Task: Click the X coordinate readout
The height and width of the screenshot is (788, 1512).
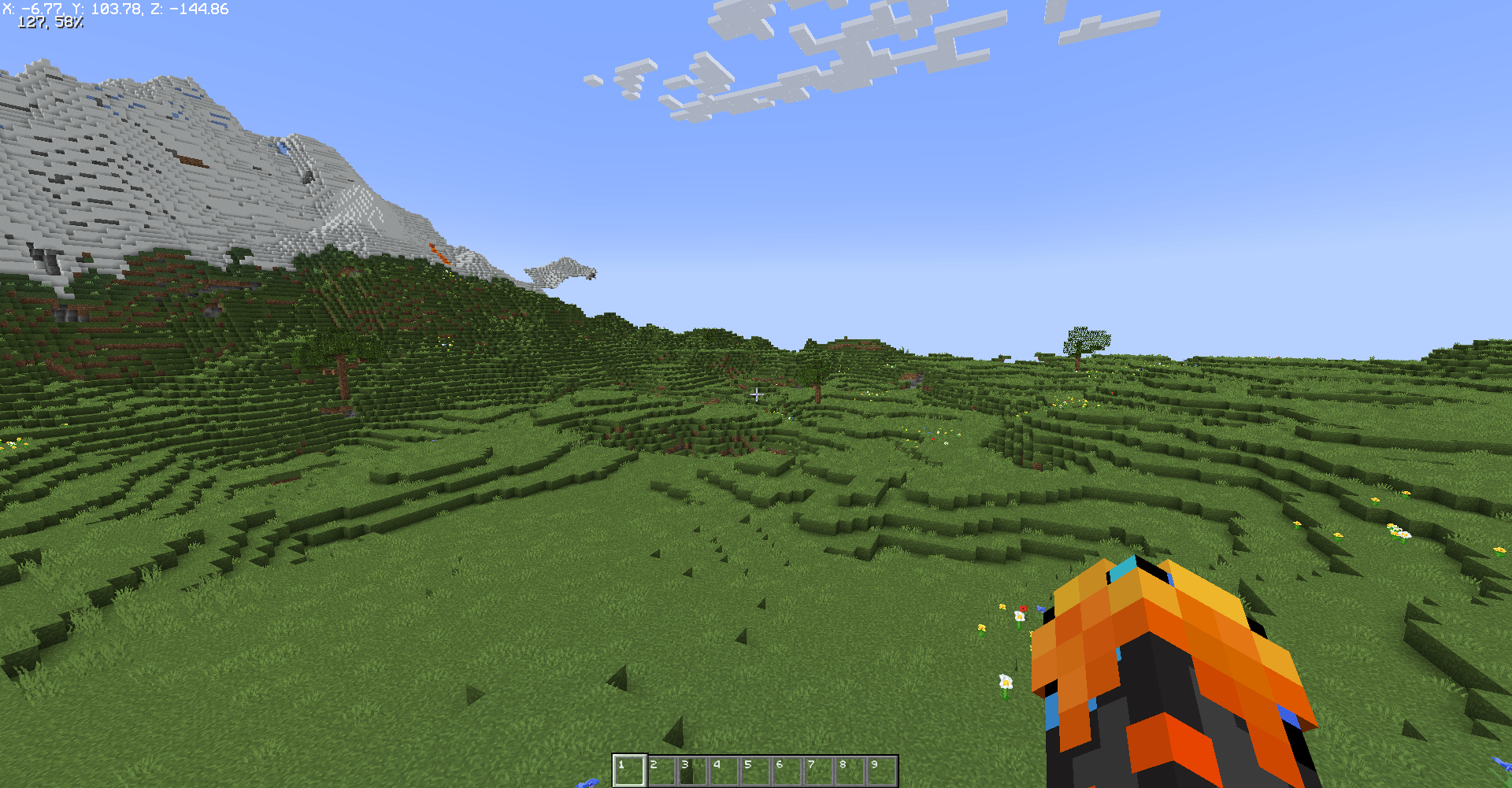Action: pyautogui.click(x=31, y=9)
